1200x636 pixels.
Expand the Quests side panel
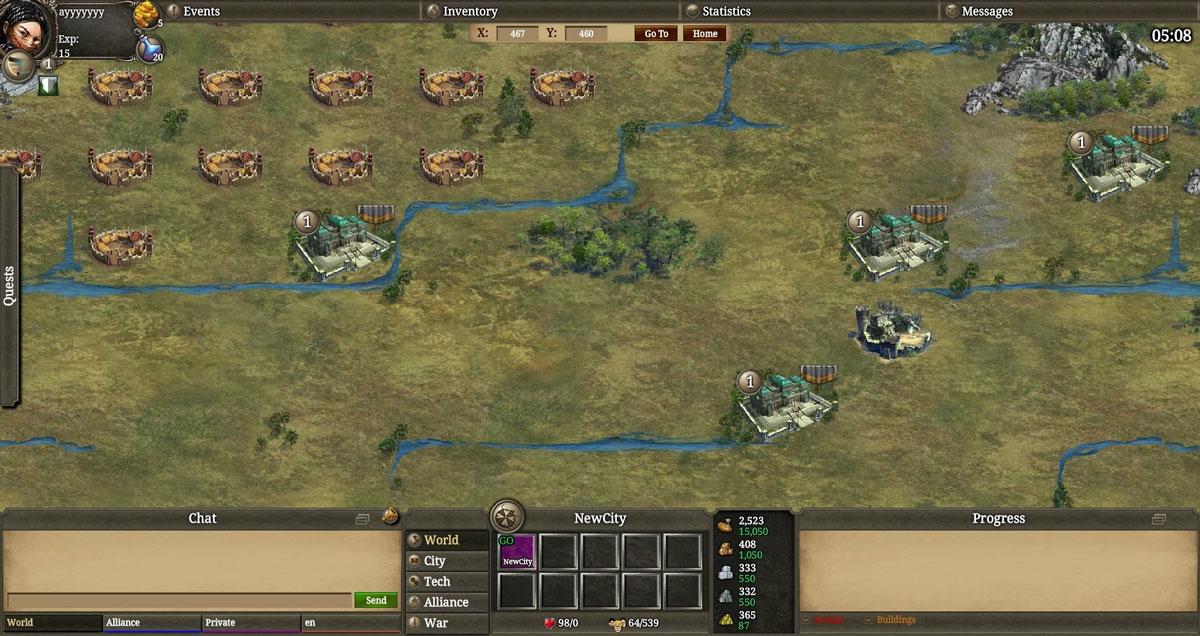pyautogui.click(x=9, y=286)
